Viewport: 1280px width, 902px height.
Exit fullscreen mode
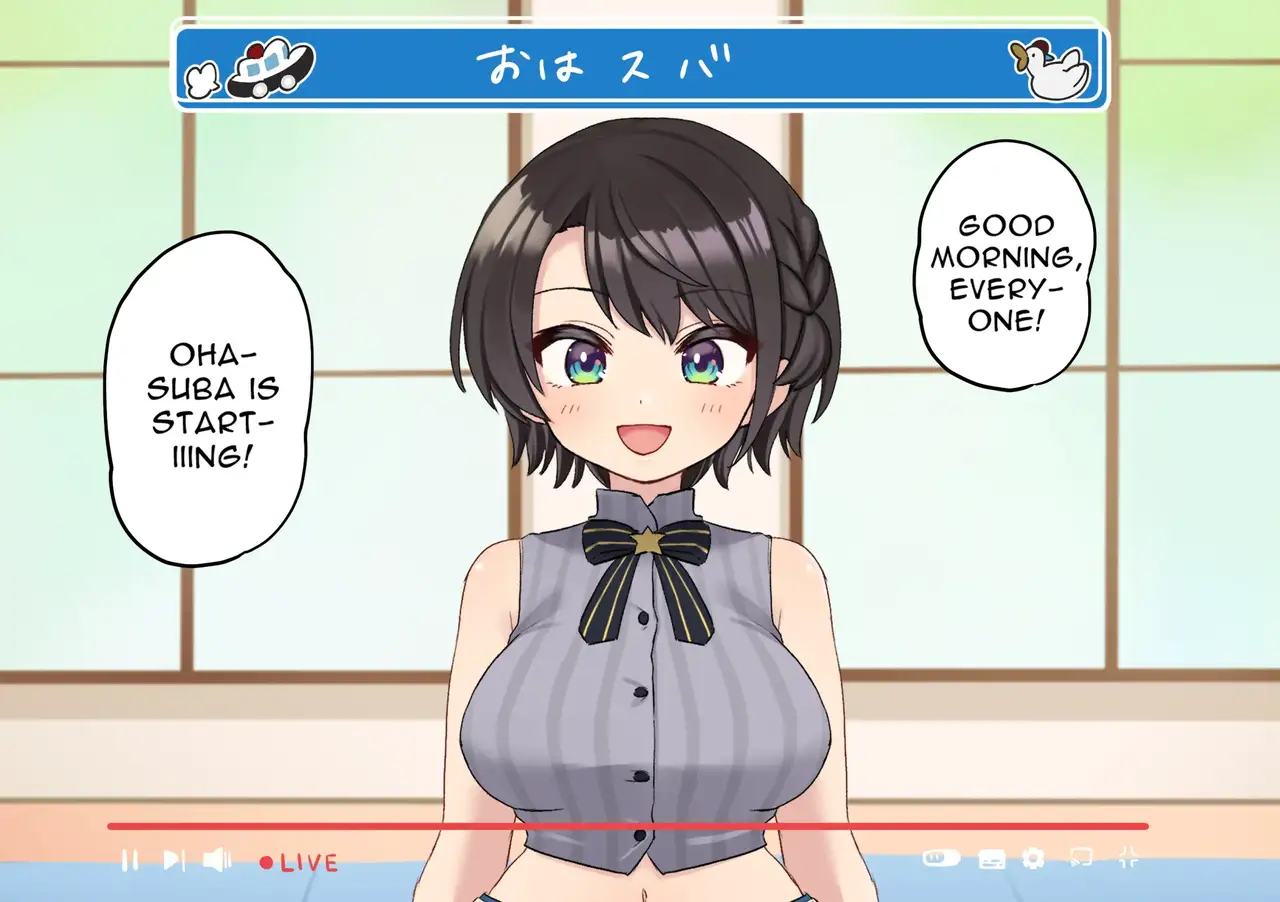pyautogui.click(x=1129, y=857)
